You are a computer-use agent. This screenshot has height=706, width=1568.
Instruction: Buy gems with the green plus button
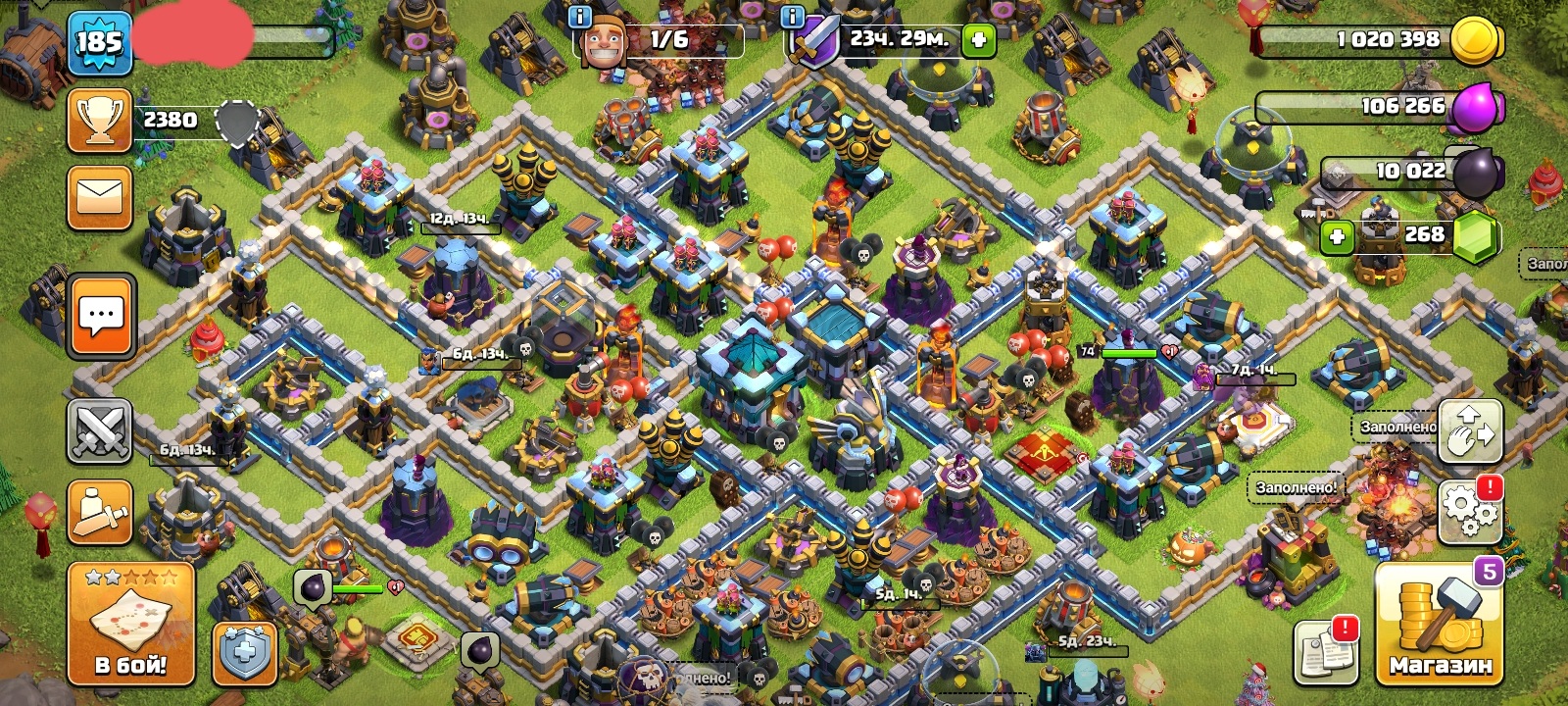pyautogui.click(x=1337, y=236)
